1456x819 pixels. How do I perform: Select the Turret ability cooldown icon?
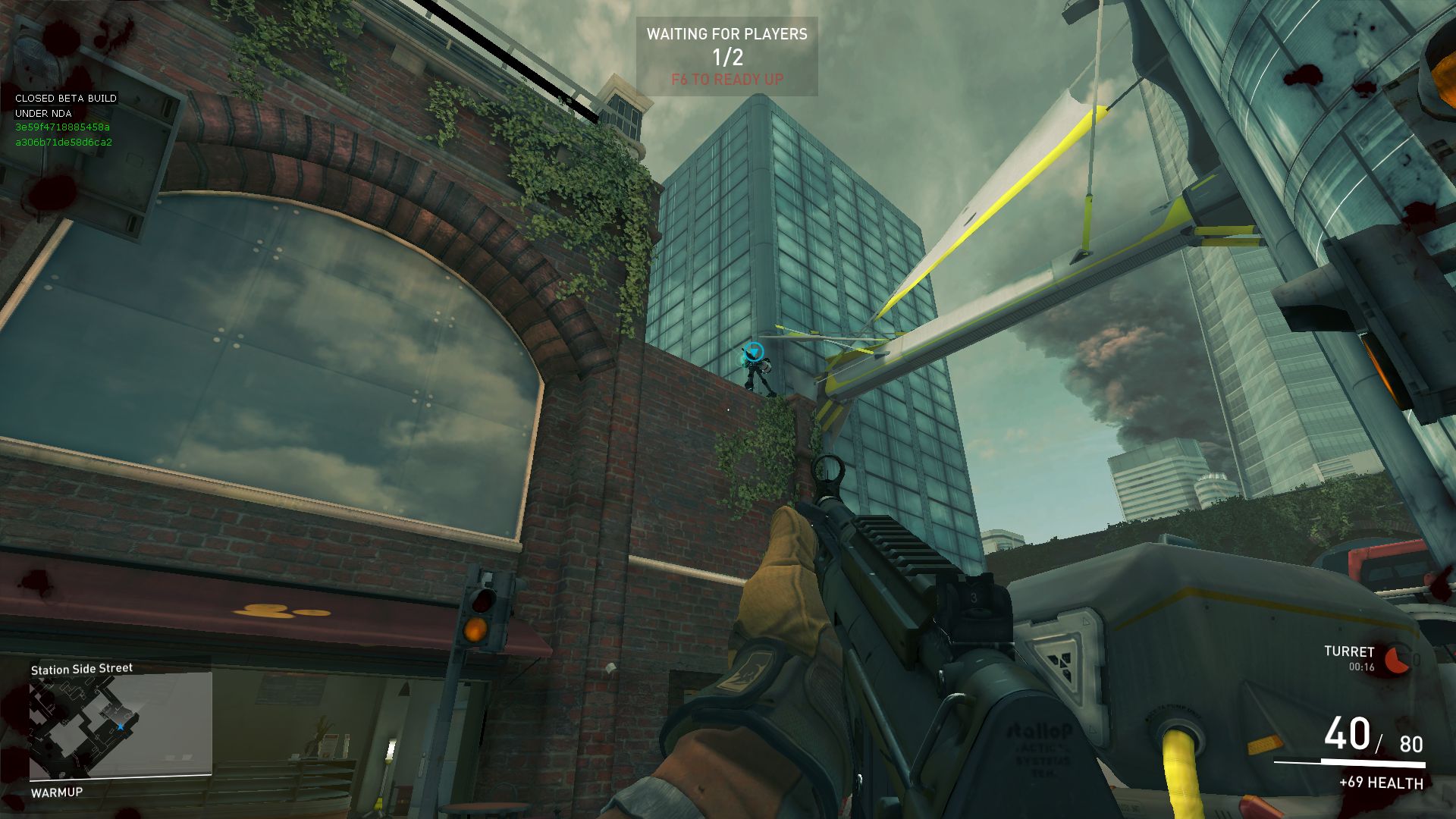[x=1397, y=660]
